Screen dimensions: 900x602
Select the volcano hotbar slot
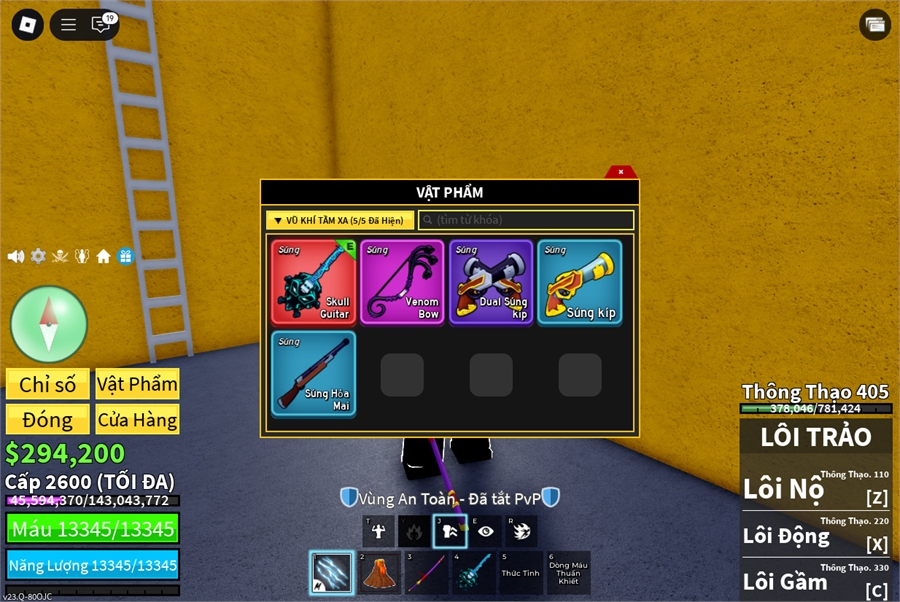tap(375, 573)
